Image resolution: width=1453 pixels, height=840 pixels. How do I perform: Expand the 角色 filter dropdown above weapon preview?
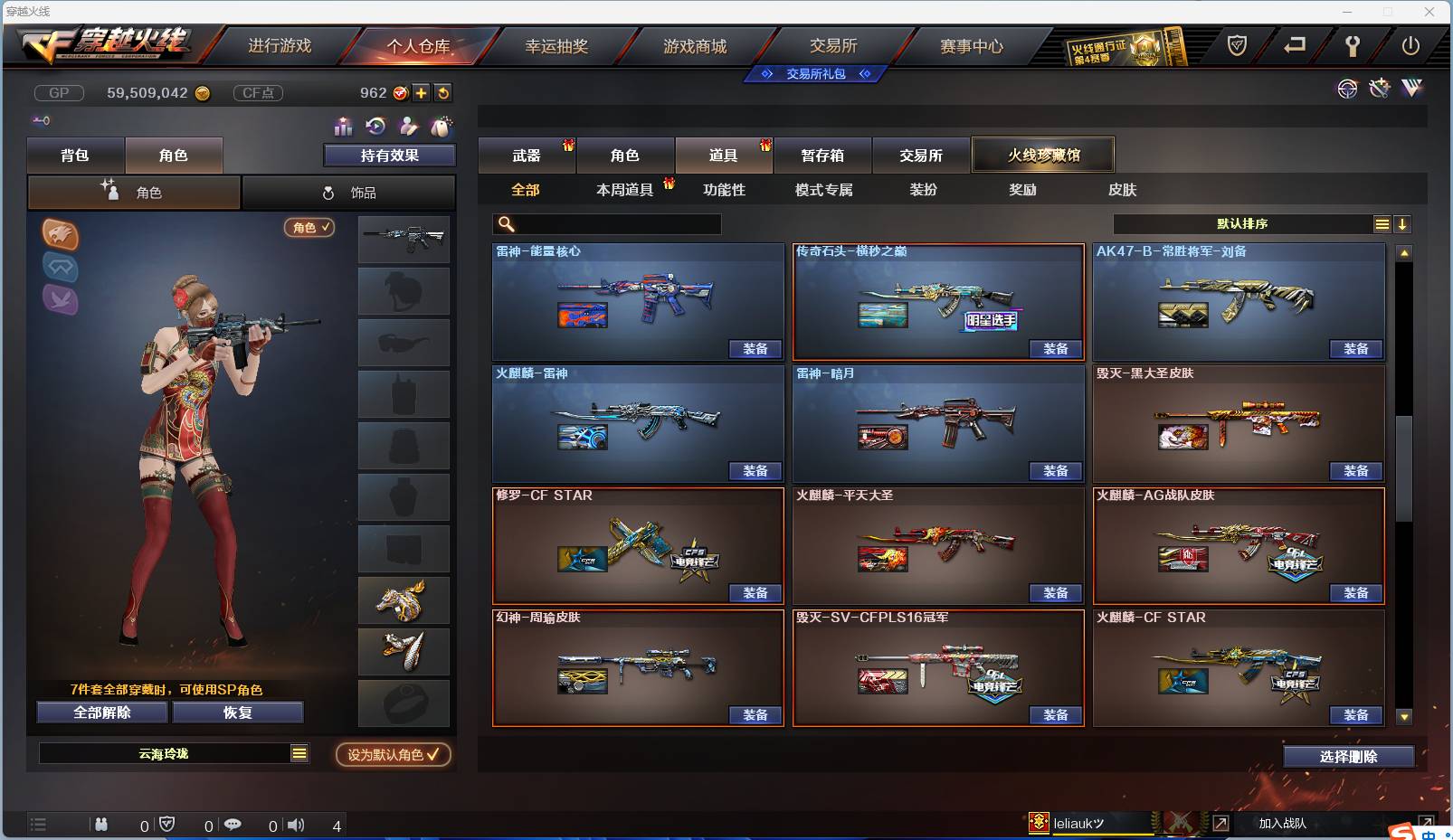pos(309,228)
